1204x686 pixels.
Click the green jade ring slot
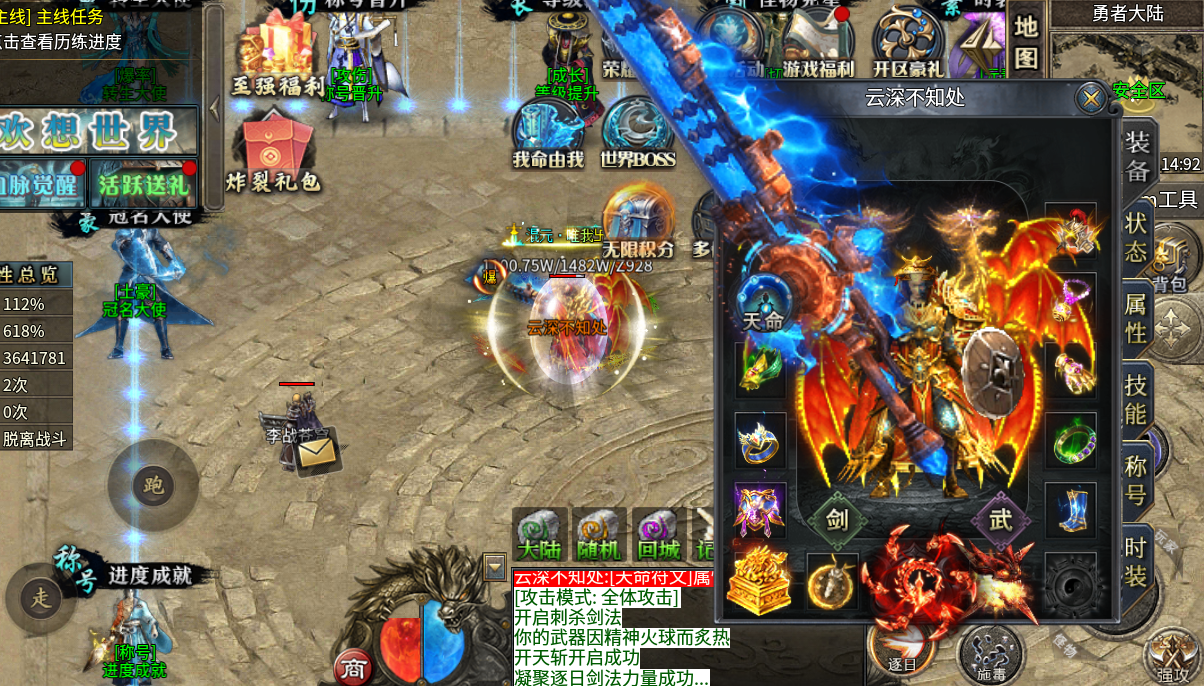(1070, 440)
